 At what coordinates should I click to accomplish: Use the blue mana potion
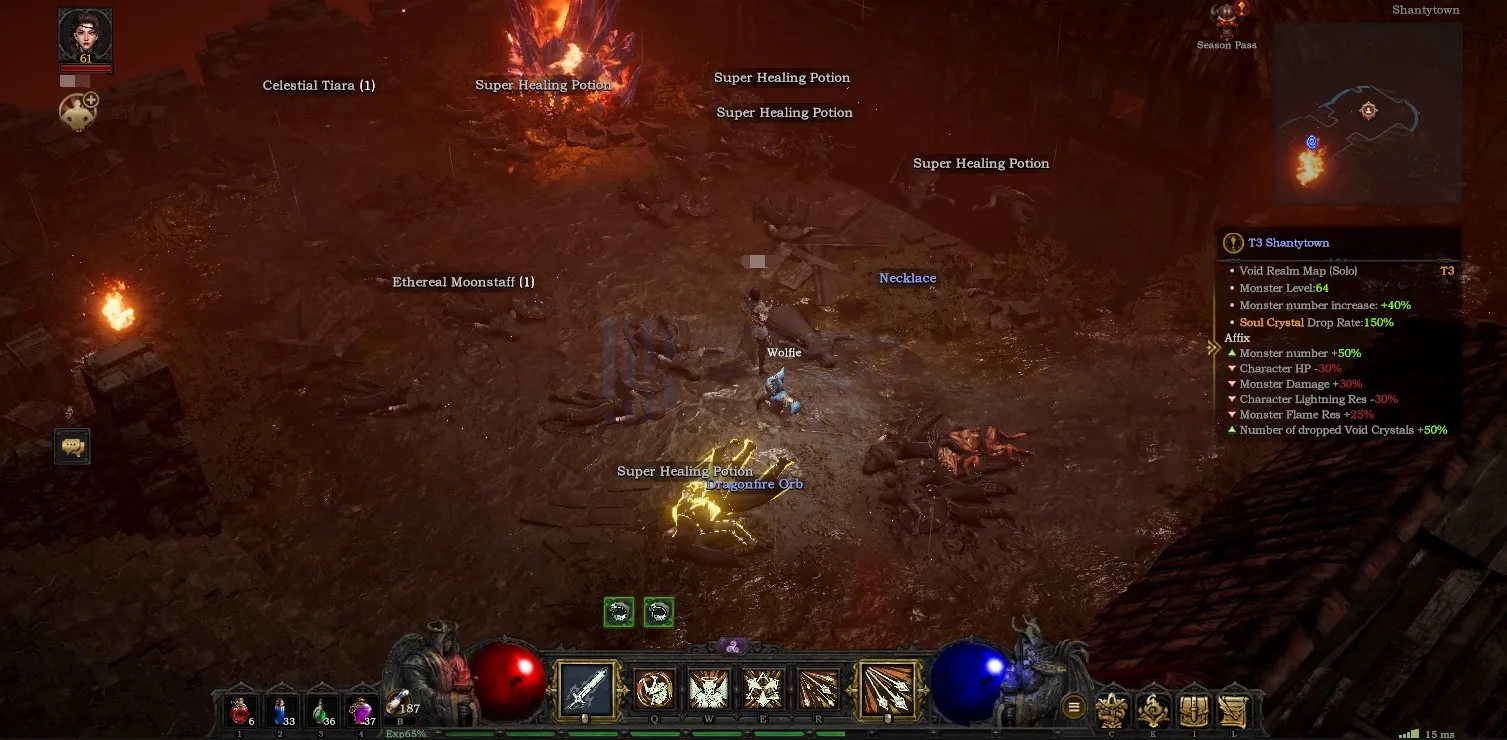click(280, 711)
